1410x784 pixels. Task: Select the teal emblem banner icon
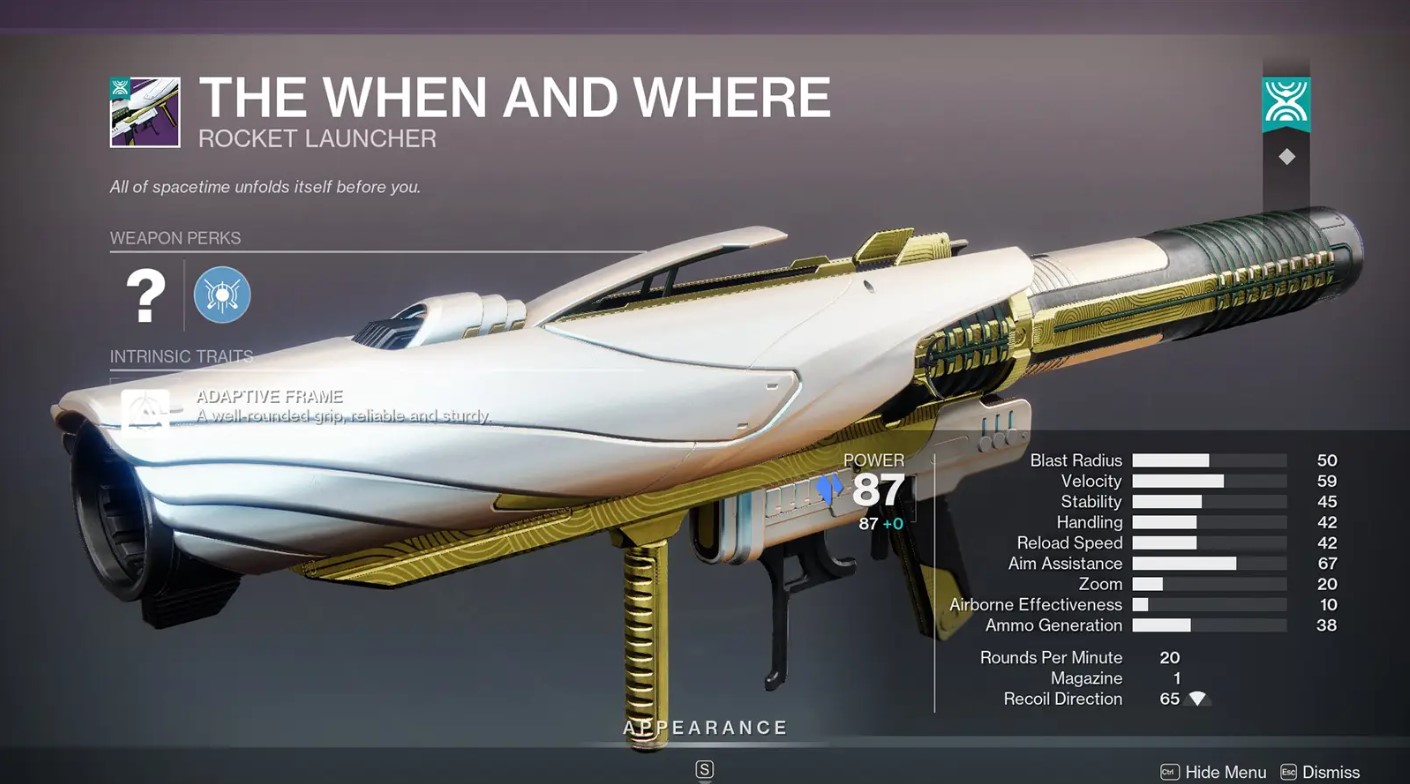(x=1286, y=103)
